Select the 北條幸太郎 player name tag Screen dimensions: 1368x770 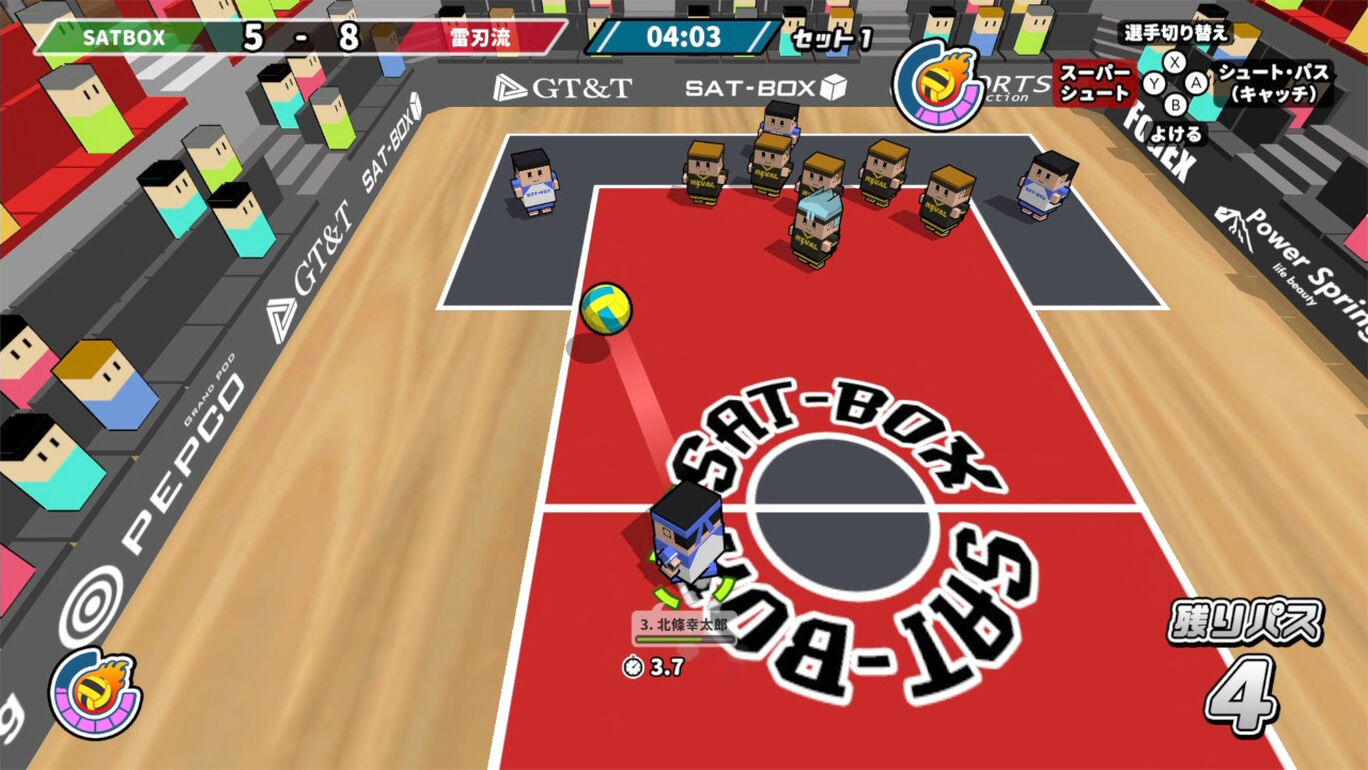684,626
